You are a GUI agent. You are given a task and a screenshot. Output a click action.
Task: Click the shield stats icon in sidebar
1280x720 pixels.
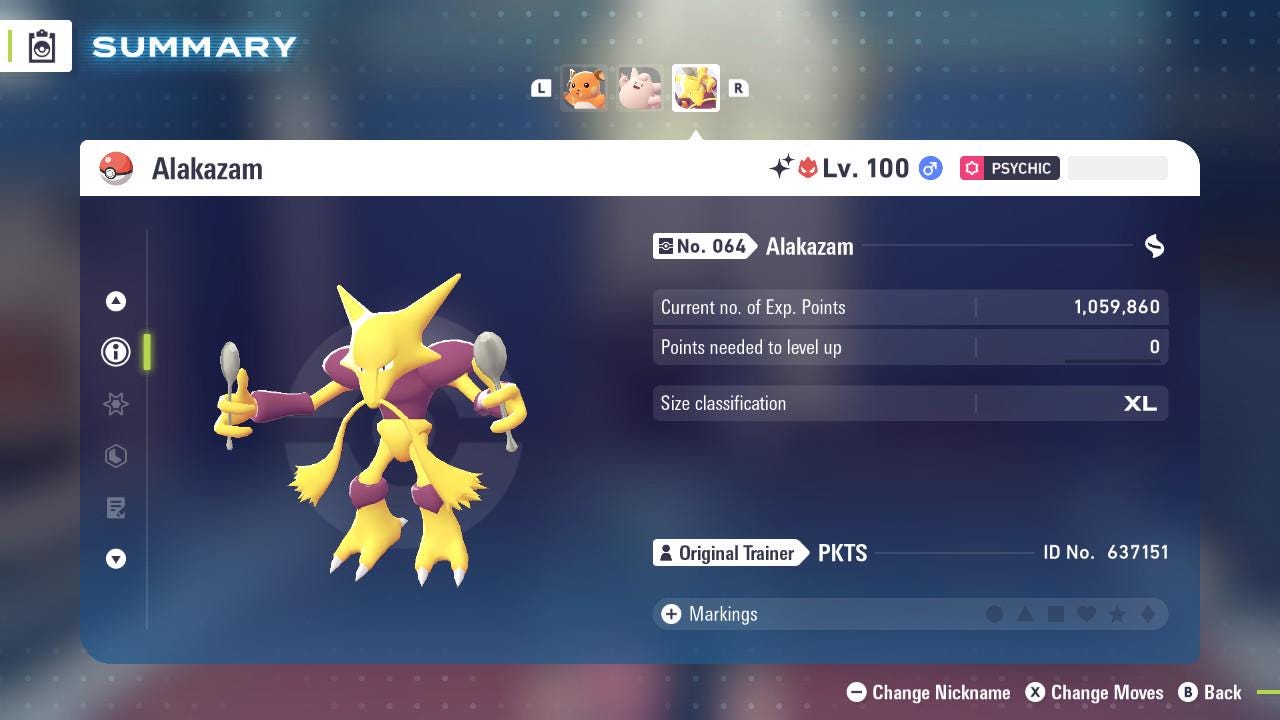116,456
